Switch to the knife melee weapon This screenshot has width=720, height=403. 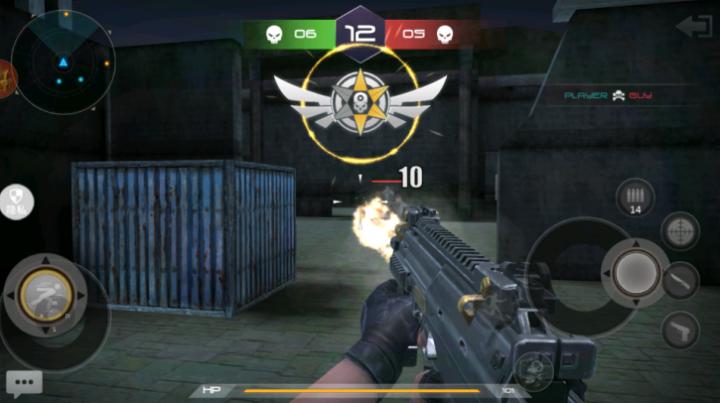pos(680,280)
